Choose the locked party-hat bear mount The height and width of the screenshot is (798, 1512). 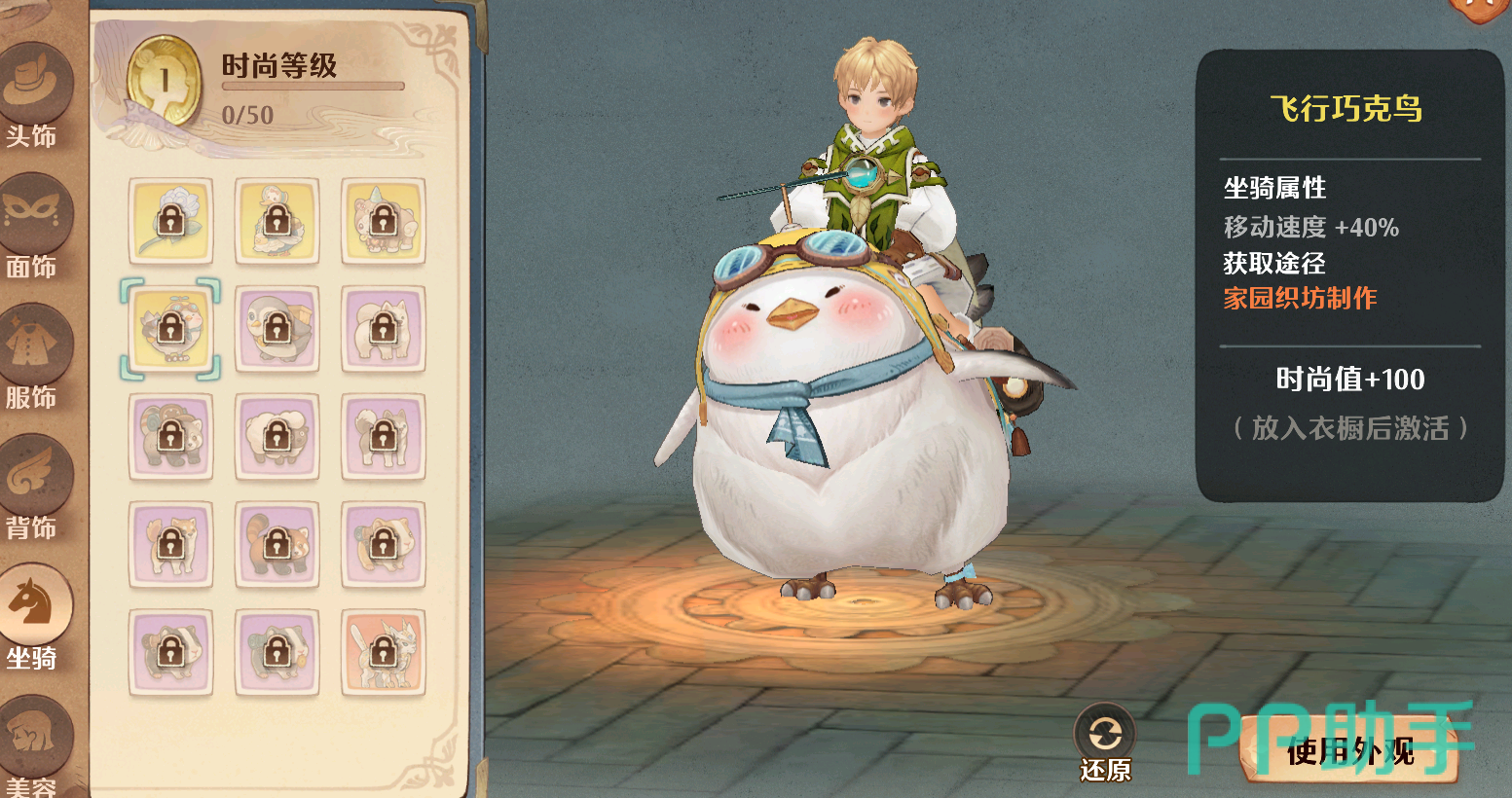point(384,221)
